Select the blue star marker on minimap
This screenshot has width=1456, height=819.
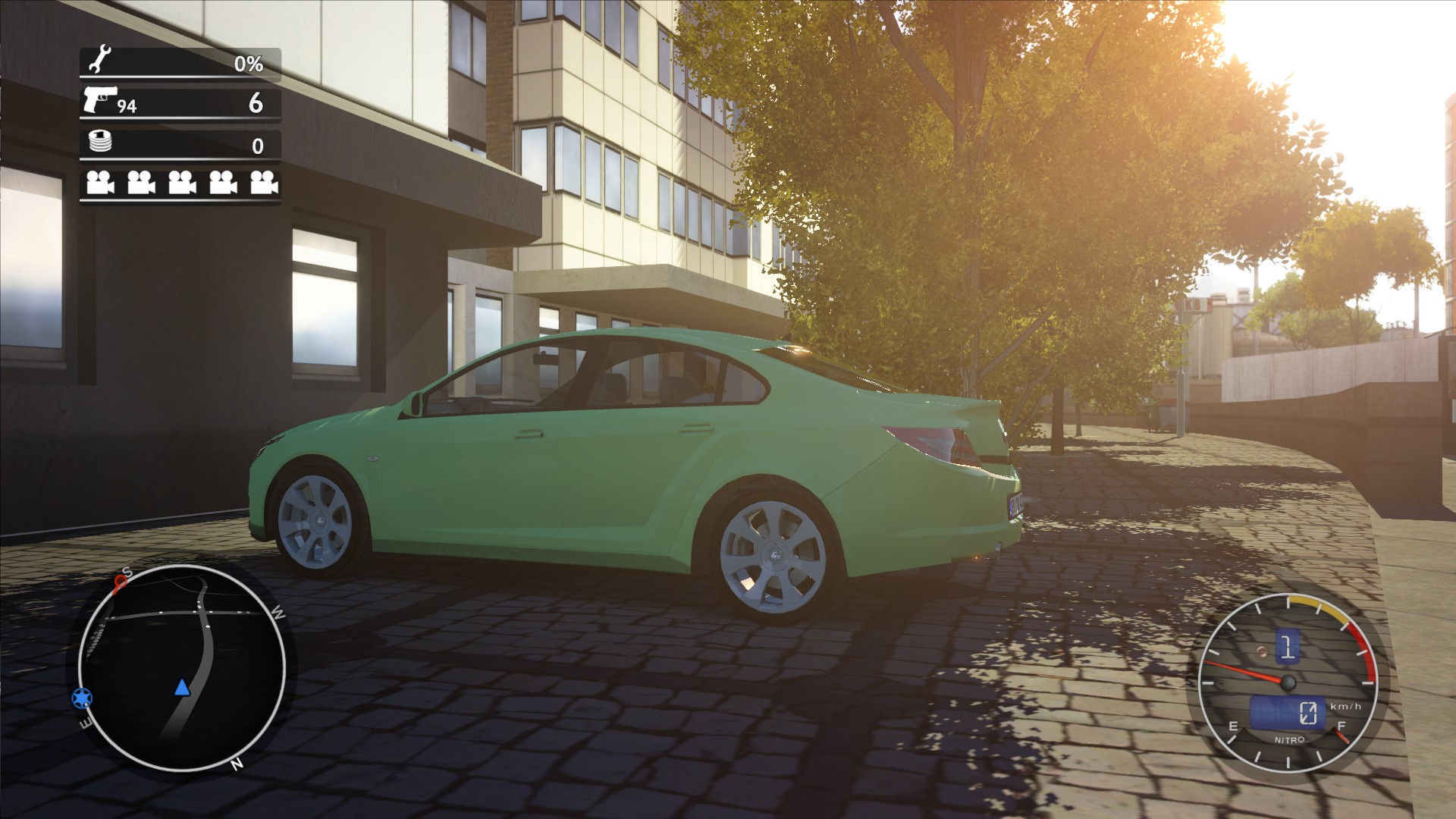point(82,697)
